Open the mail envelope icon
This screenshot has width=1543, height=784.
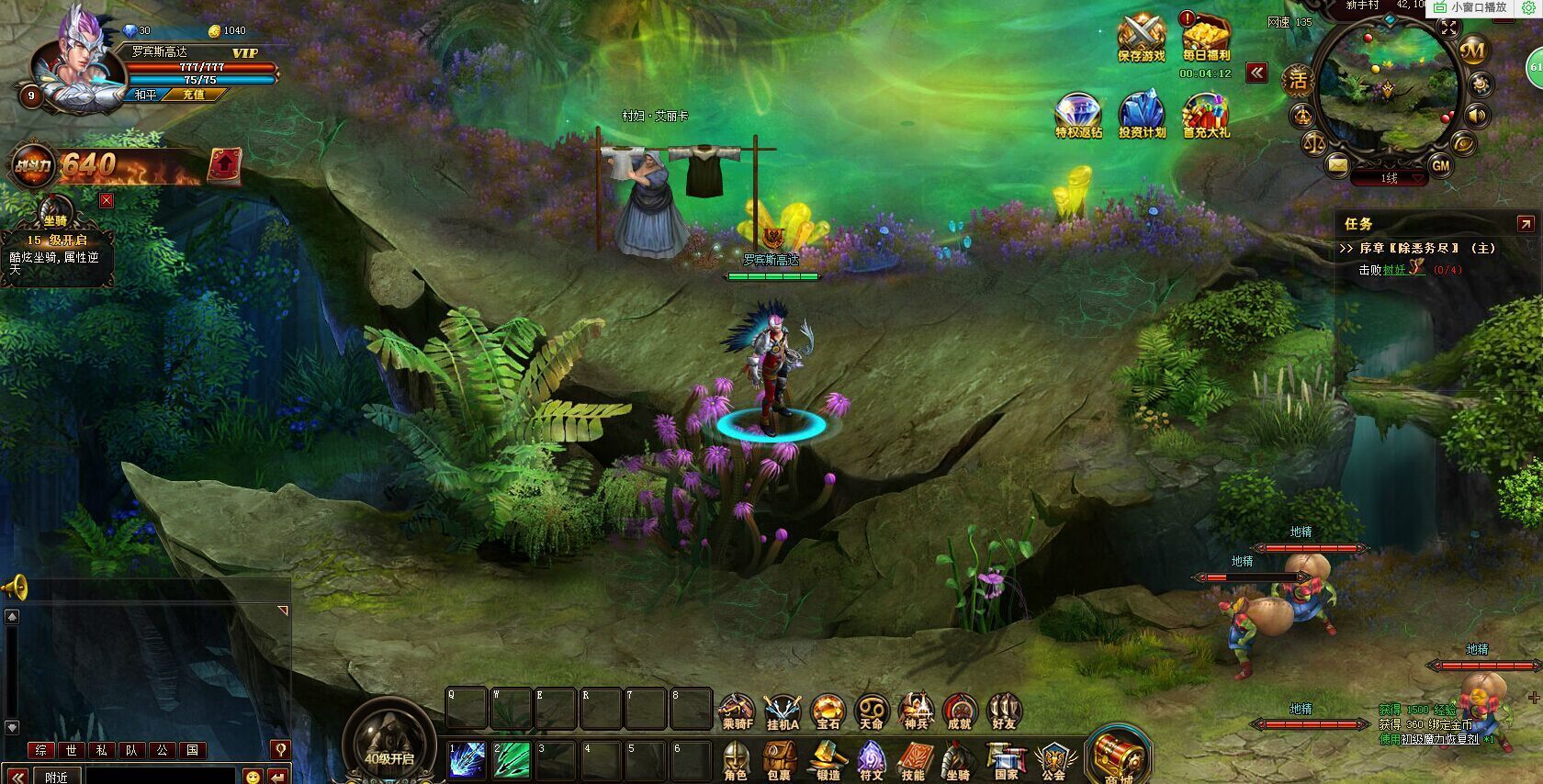tap(1337, 165)
